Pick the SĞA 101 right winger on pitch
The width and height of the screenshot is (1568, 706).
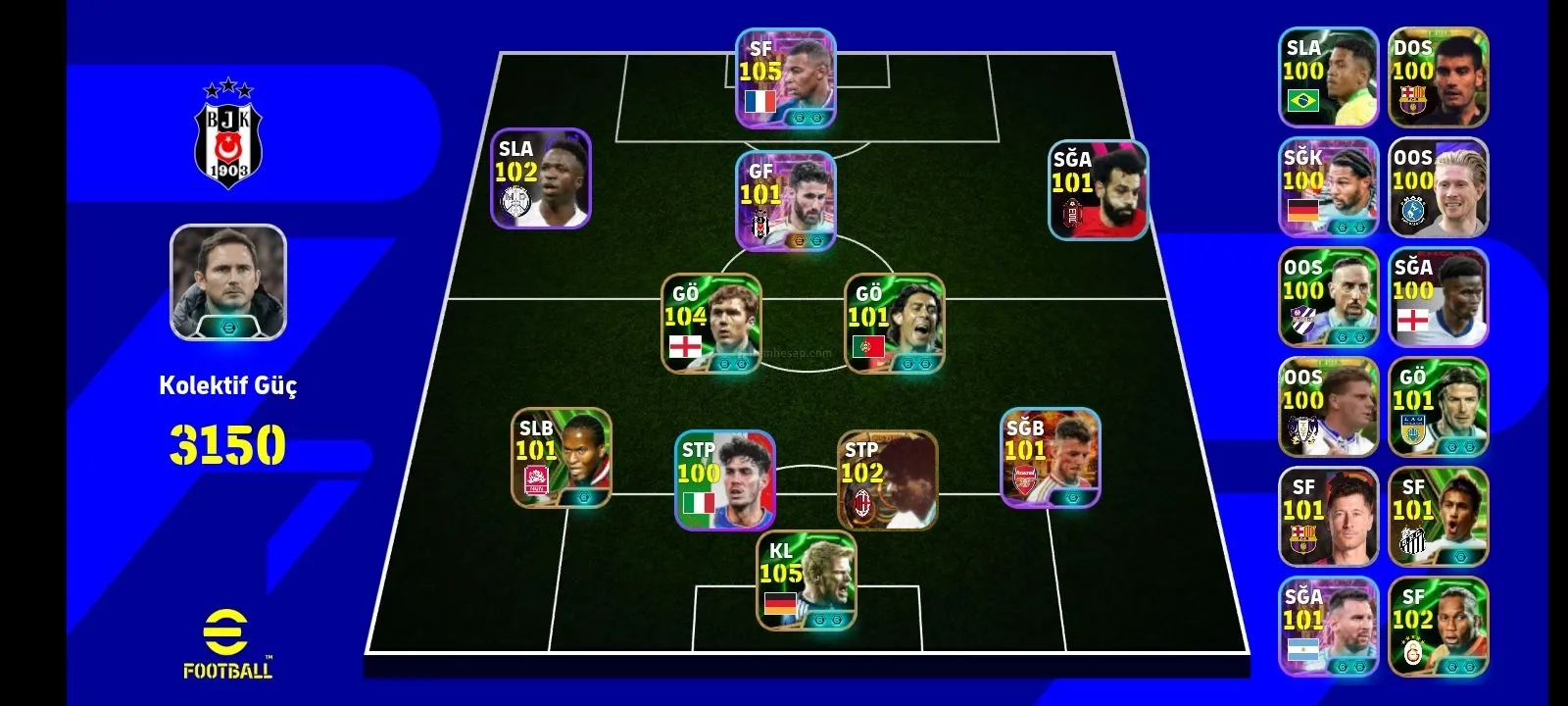(x=1098, y=190)
